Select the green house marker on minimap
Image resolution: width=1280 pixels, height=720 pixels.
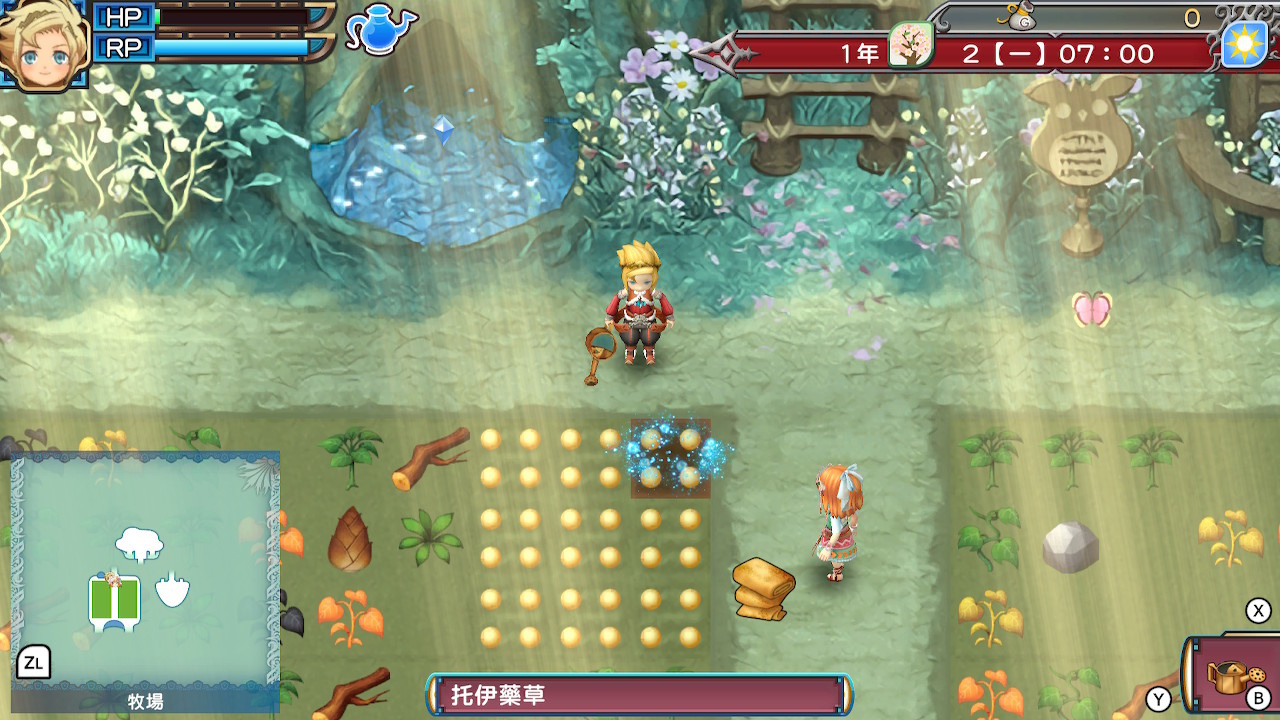point(114,600)
